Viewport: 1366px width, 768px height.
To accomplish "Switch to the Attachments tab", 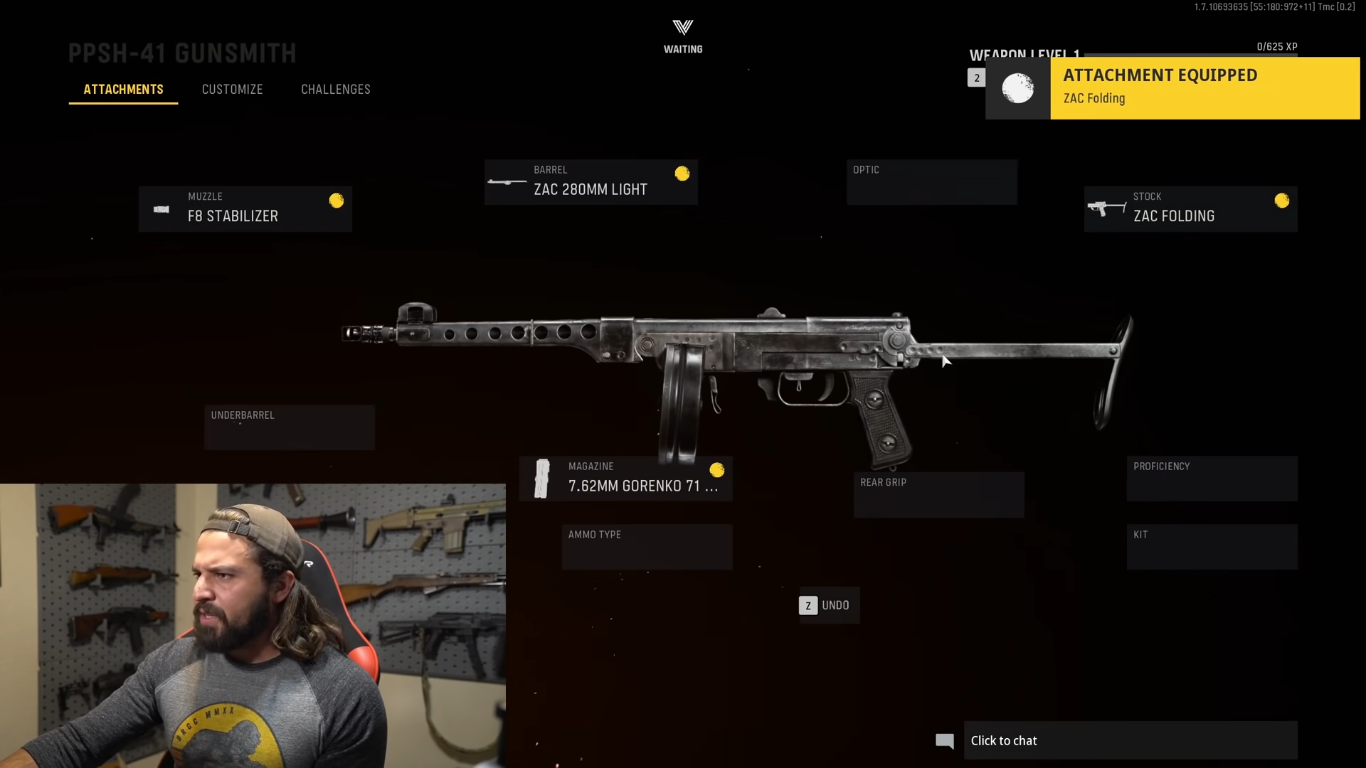I will tap(123, 90).
